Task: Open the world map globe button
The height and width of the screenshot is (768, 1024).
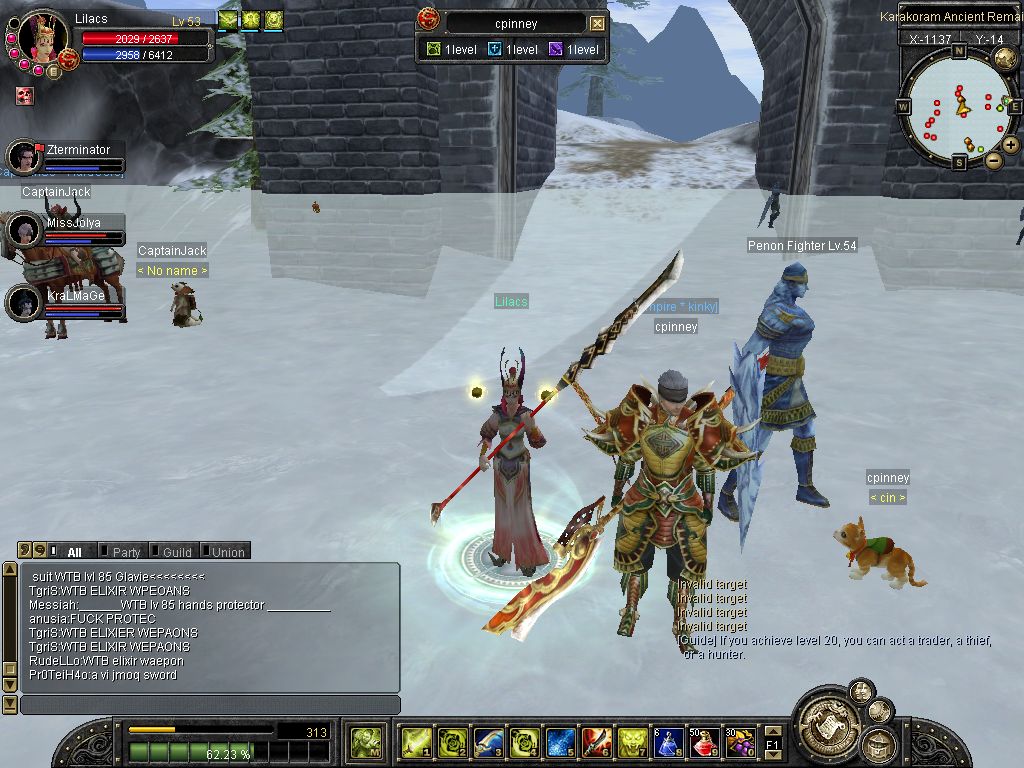Action: (x=1006, y=58)
